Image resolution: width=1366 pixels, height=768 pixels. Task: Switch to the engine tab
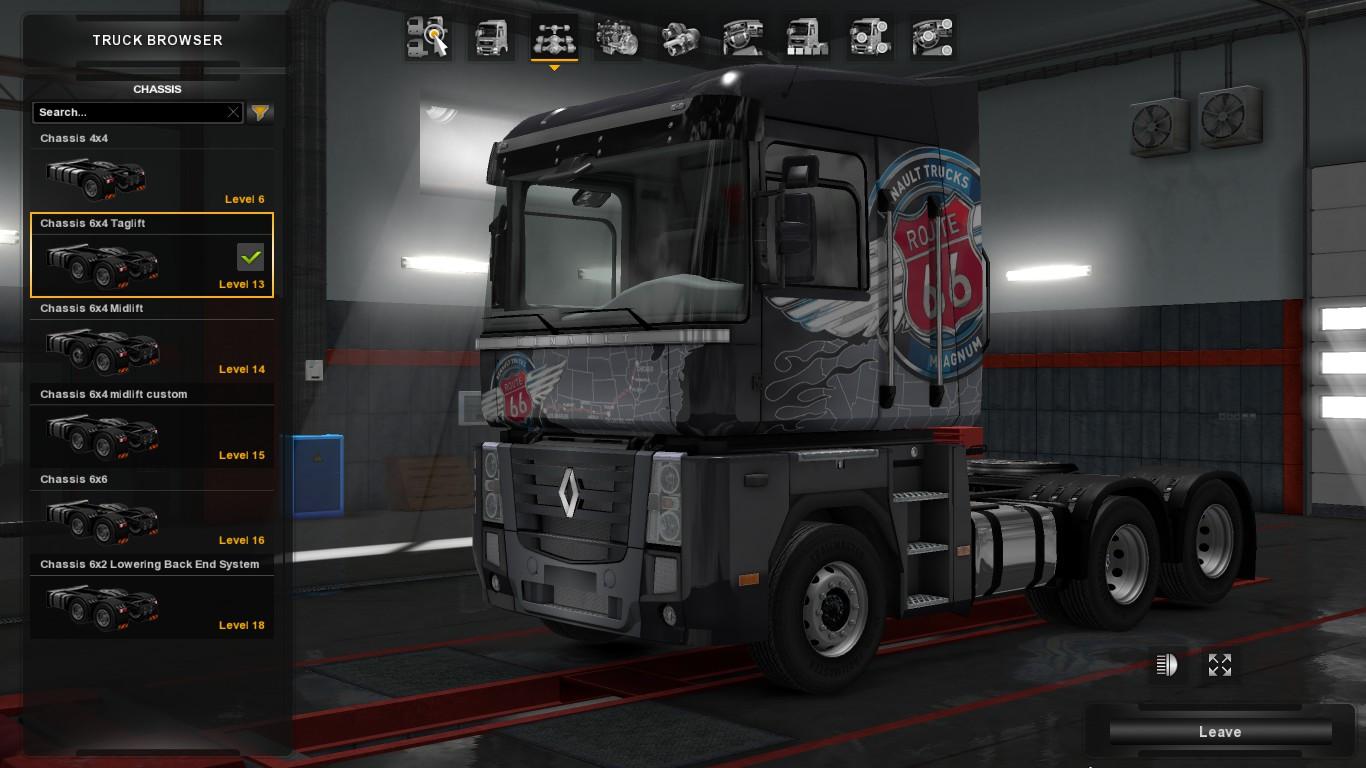[617, 38]
